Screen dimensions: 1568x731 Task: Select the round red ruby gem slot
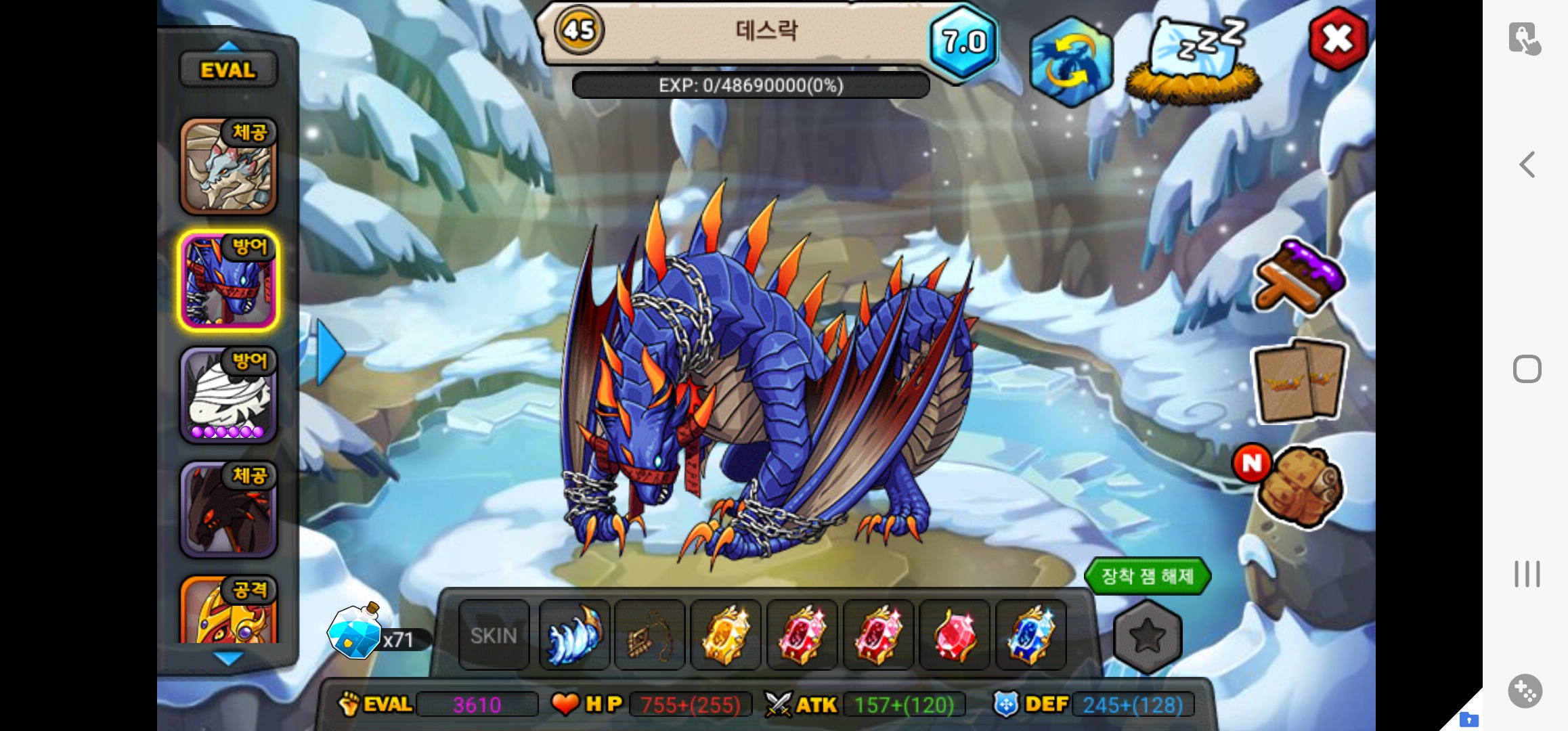tap(955, 636)
